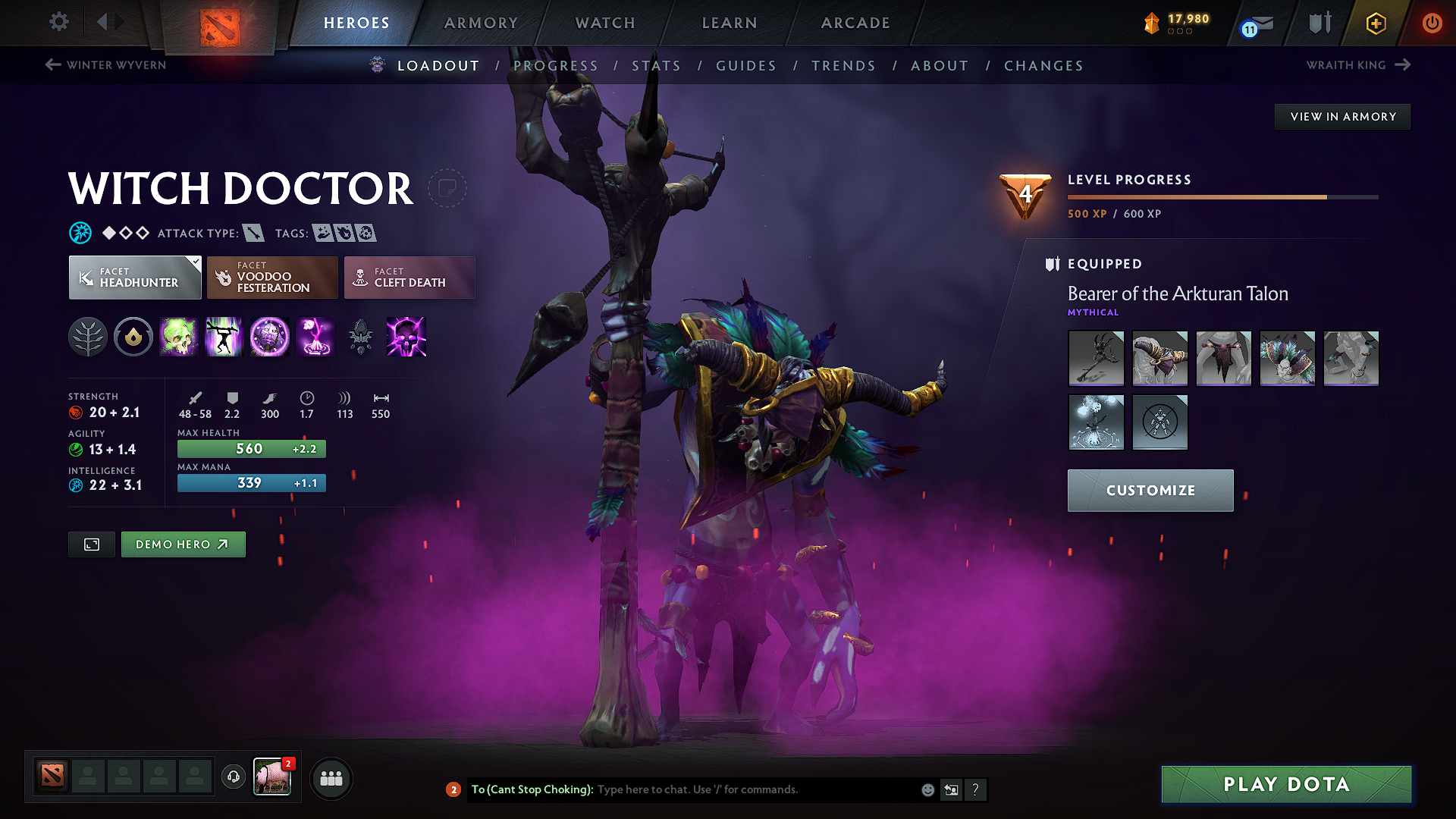Select the Voodoo Festeration facet
This screenshot has height=819, width=1456.
coord(271,278)
